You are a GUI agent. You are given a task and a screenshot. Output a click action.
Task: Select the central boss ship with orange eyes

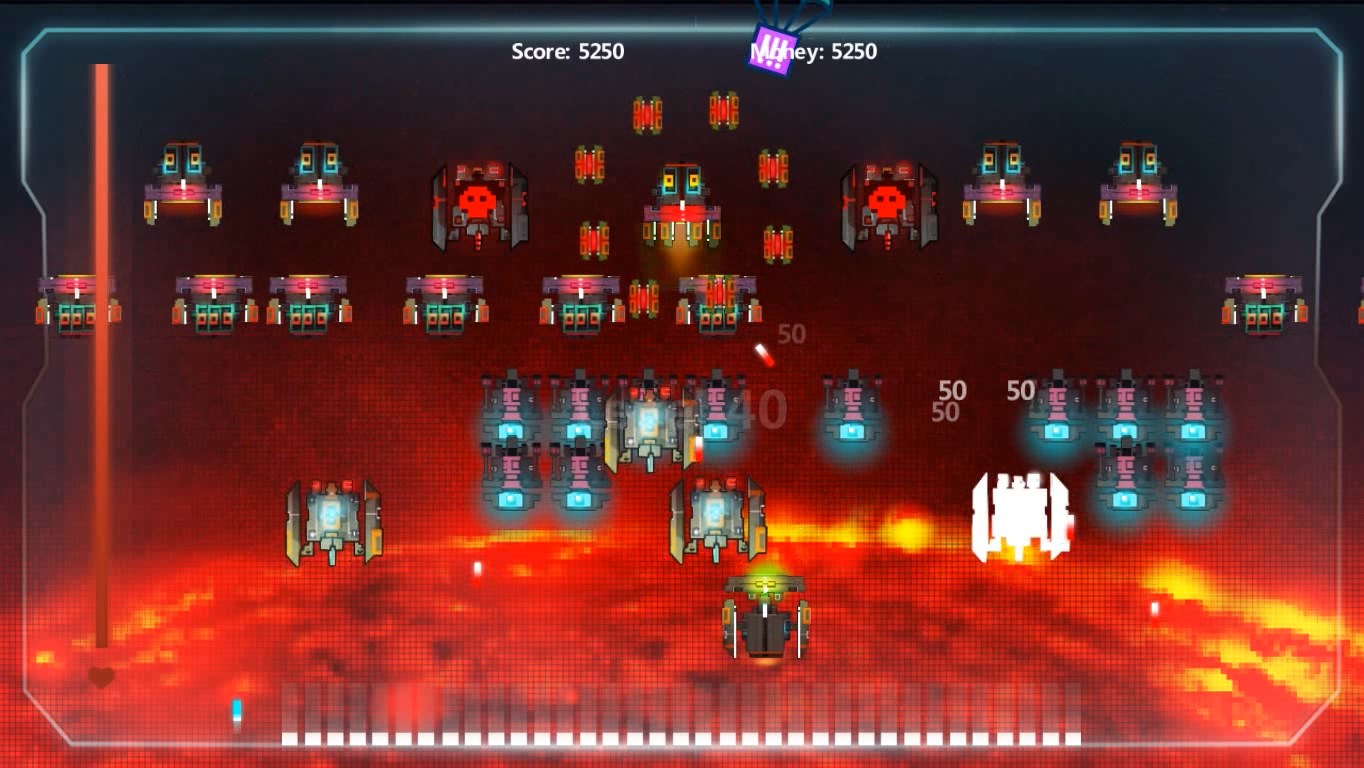pos(680,195)
